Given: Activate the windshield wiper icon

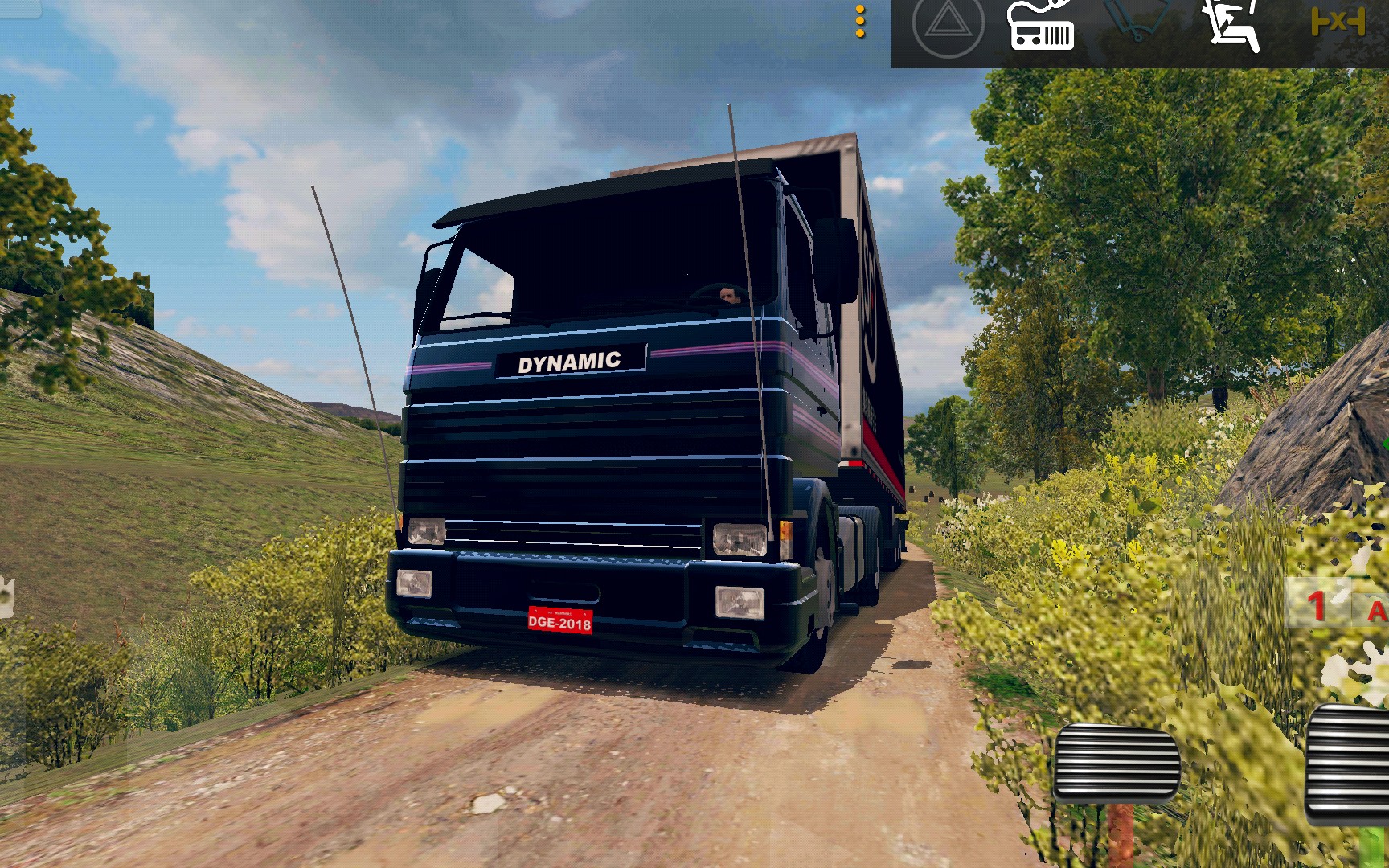Looking at the screenshot, I should (1138, 19).
